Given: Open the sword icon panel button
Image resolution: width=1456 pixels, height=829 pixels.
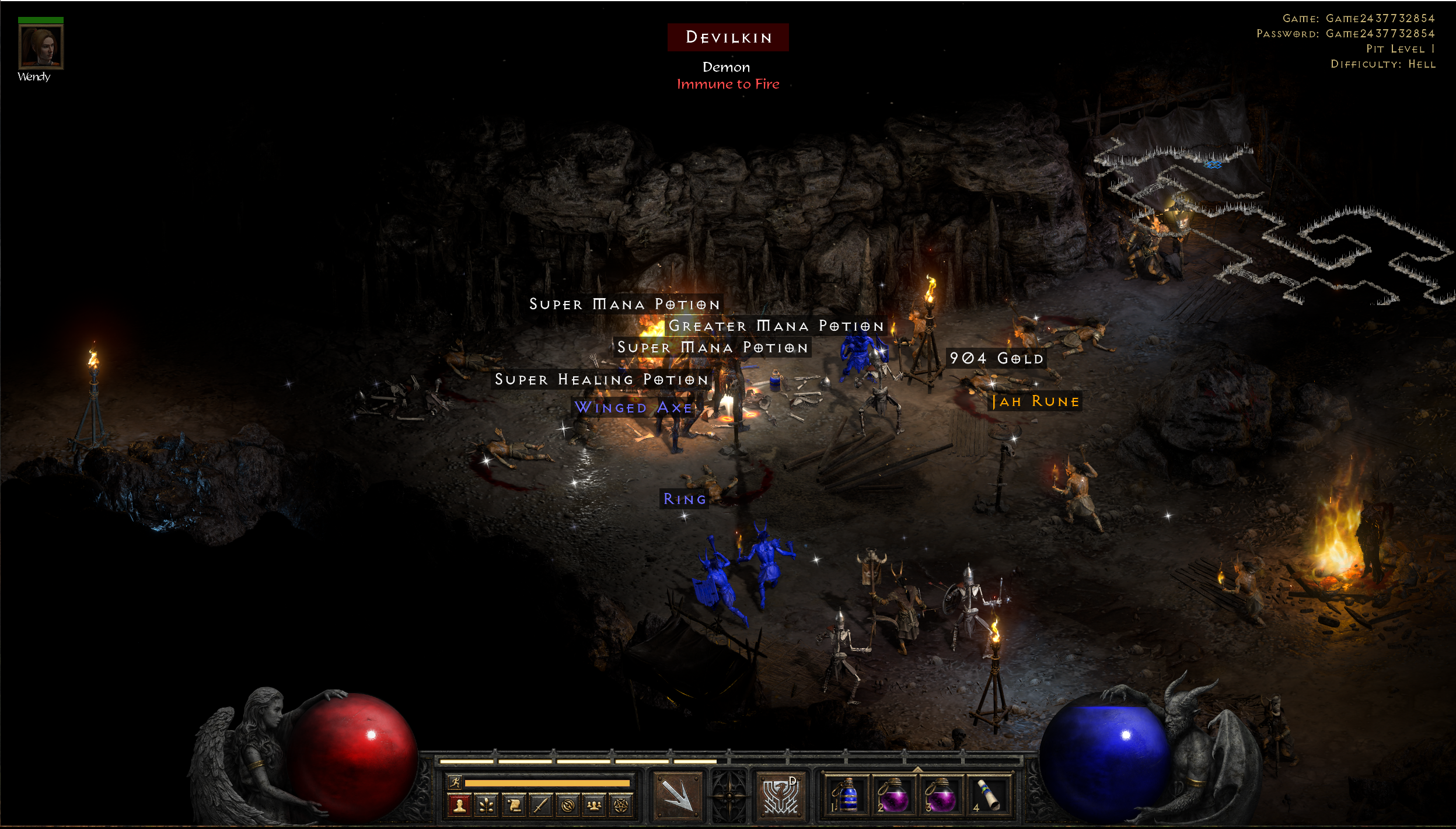Looking at the screenshot, I should coord(541,806).
